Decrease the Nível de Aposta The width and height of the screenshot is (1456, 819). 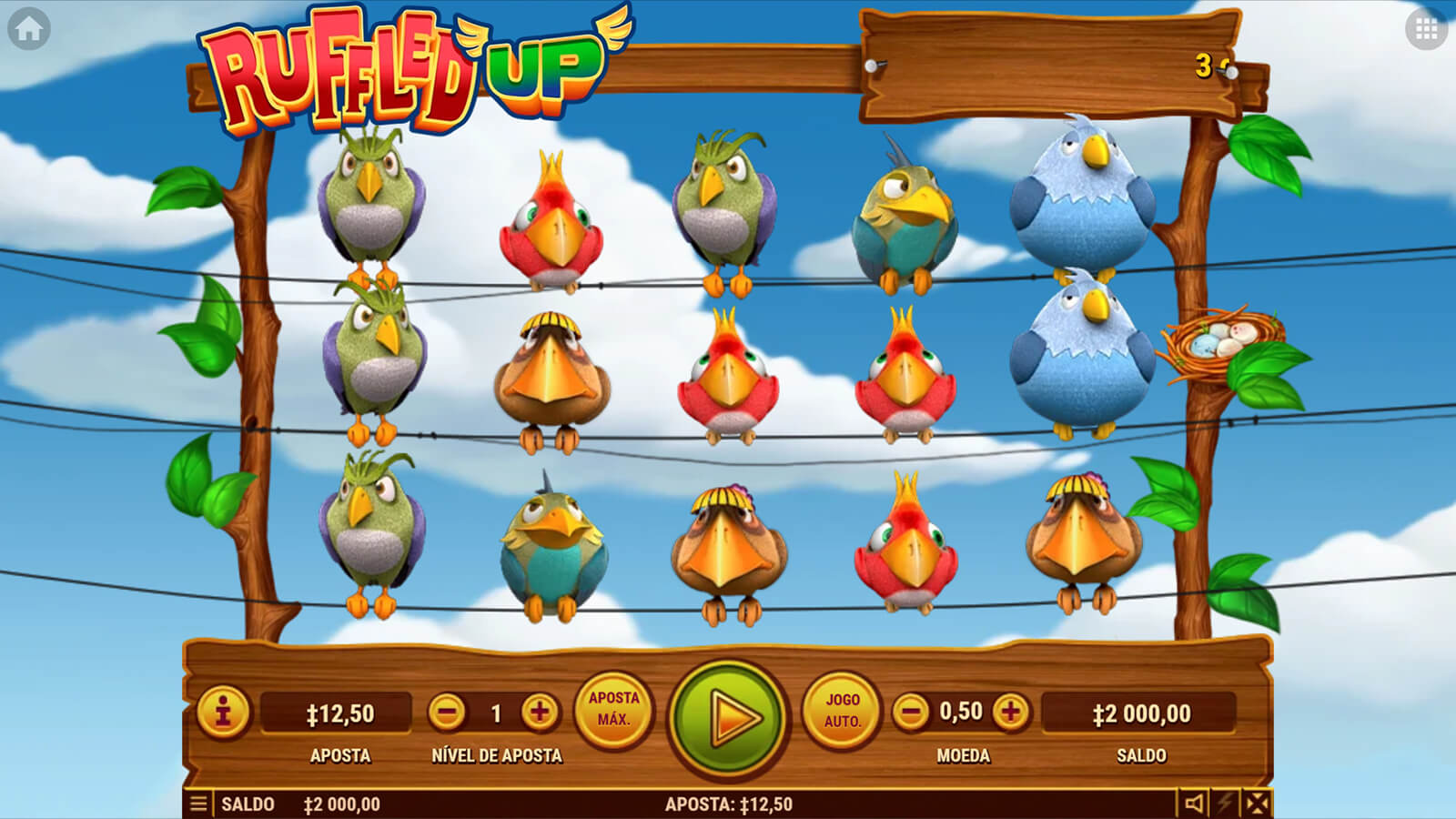[x=447, y=712]
